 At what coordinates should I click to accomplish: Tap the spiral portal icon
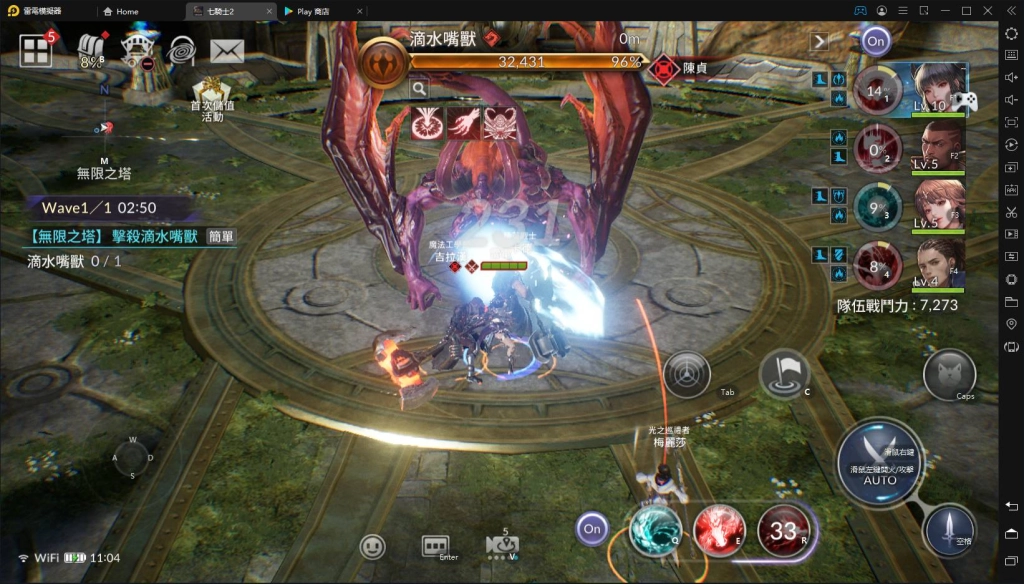click(x=181, y=49)
